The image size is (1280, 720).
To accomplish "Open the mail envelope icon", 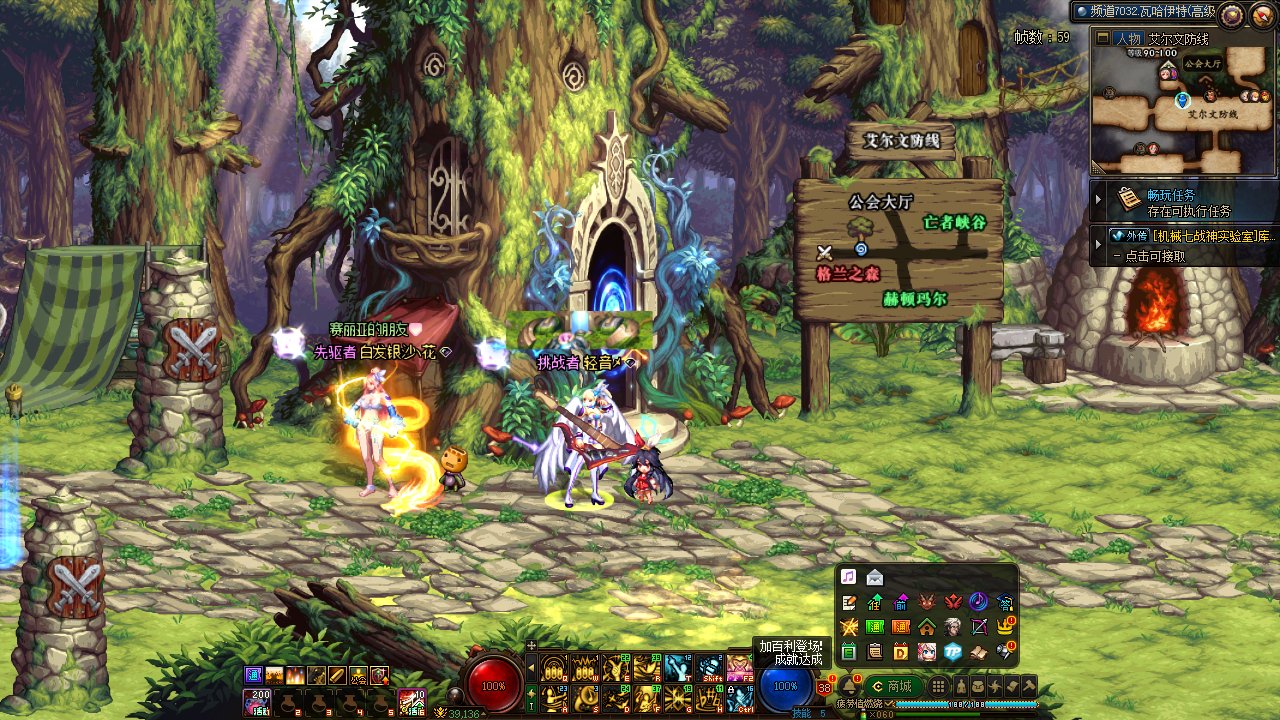I will click(x=875, y=577).
